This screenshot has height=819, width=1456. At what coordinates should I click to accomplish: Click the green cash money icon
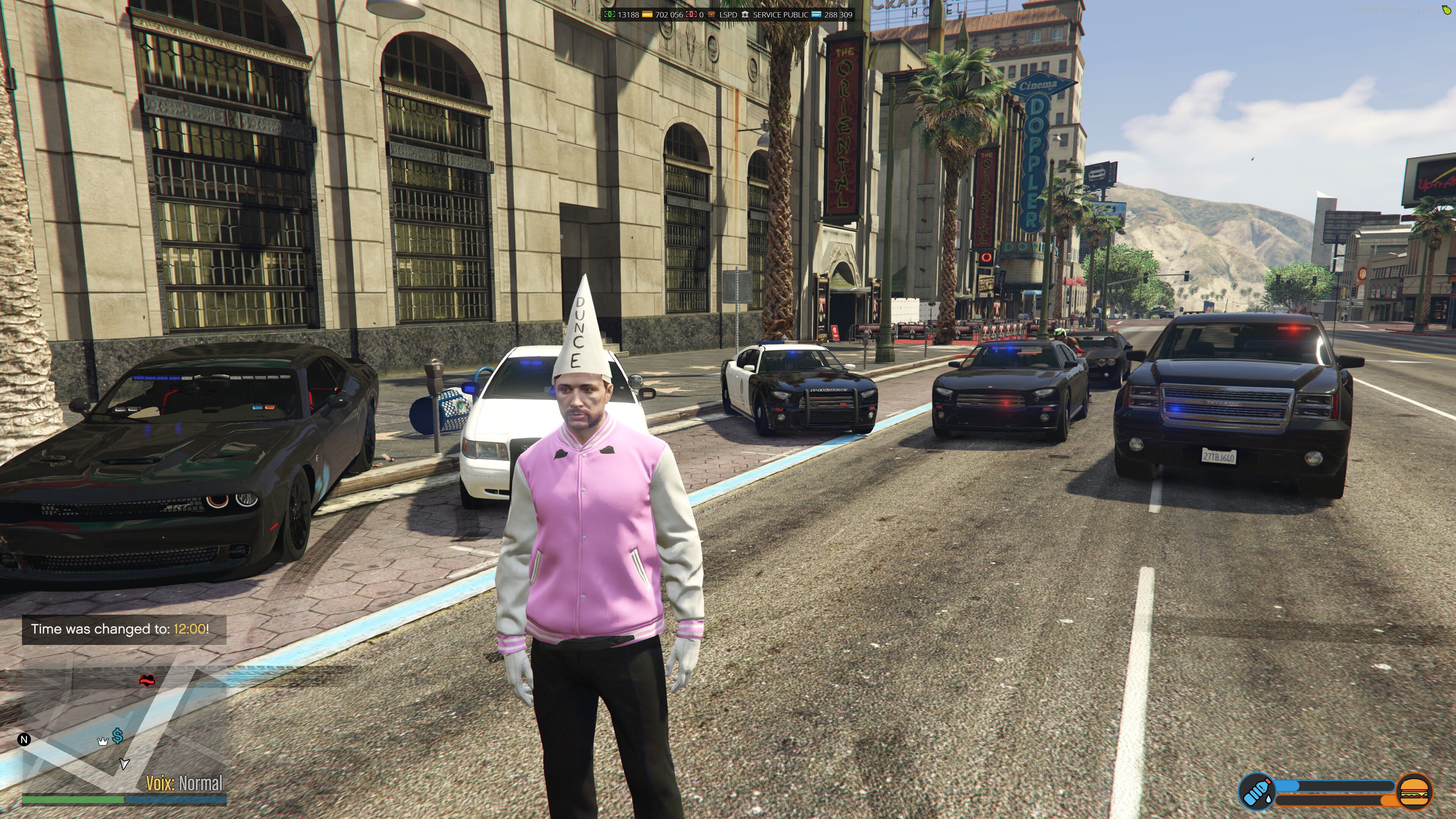pyautogui.click(x=609, y=14)
